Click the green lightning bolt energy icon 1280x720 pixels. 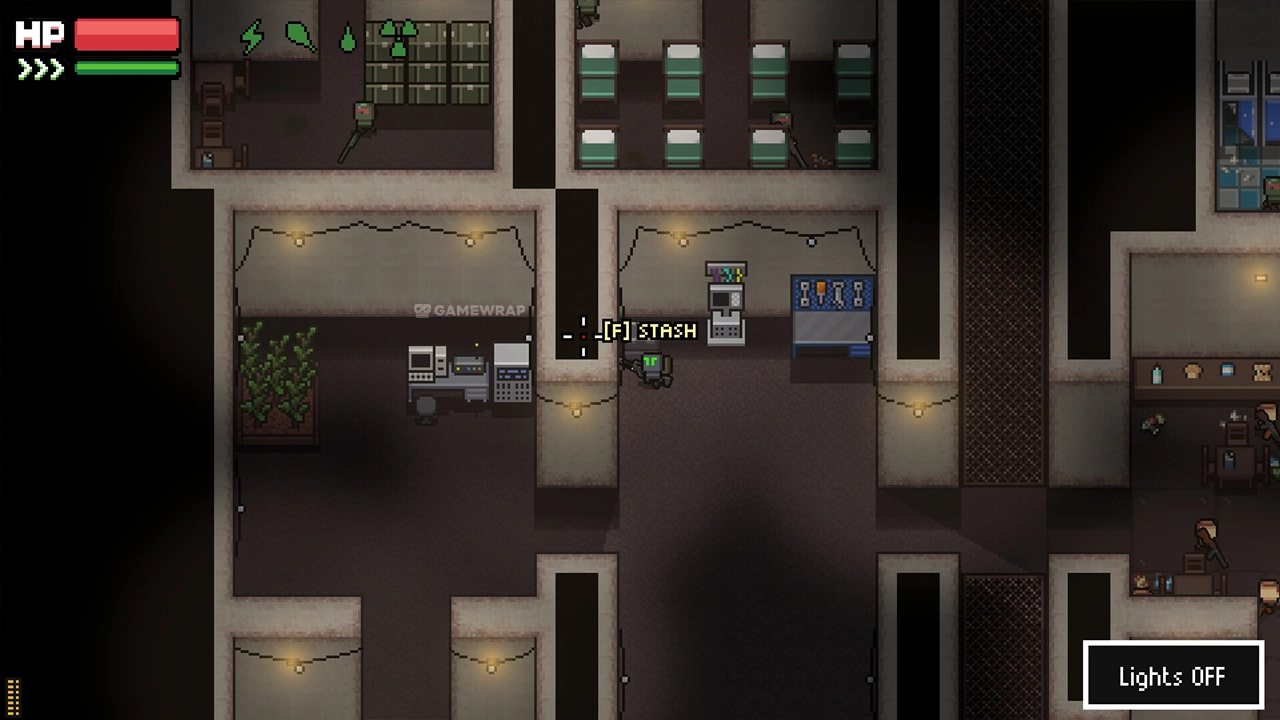pos(252,38)
